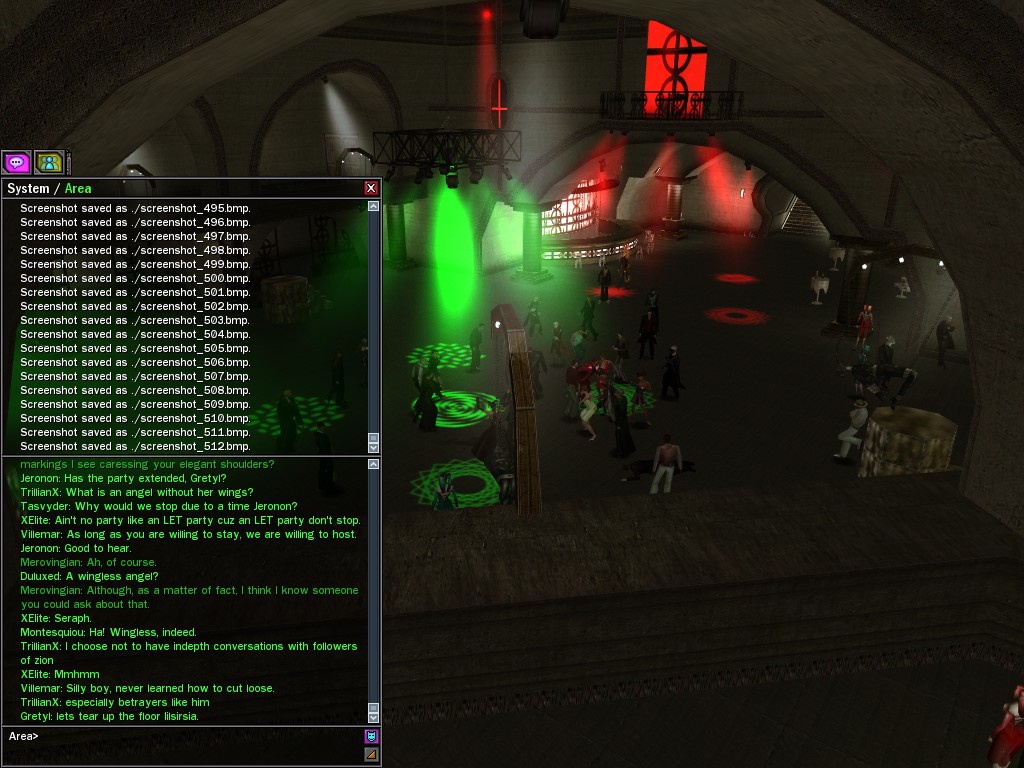
Task: Select the Area chat tab
Action: point(78,188)
